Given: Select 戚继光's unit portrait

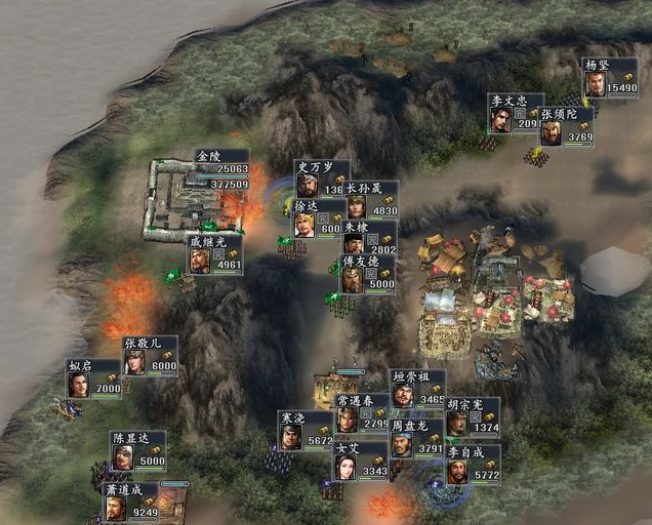Looking at the screenshot, I should click(200, 260).
